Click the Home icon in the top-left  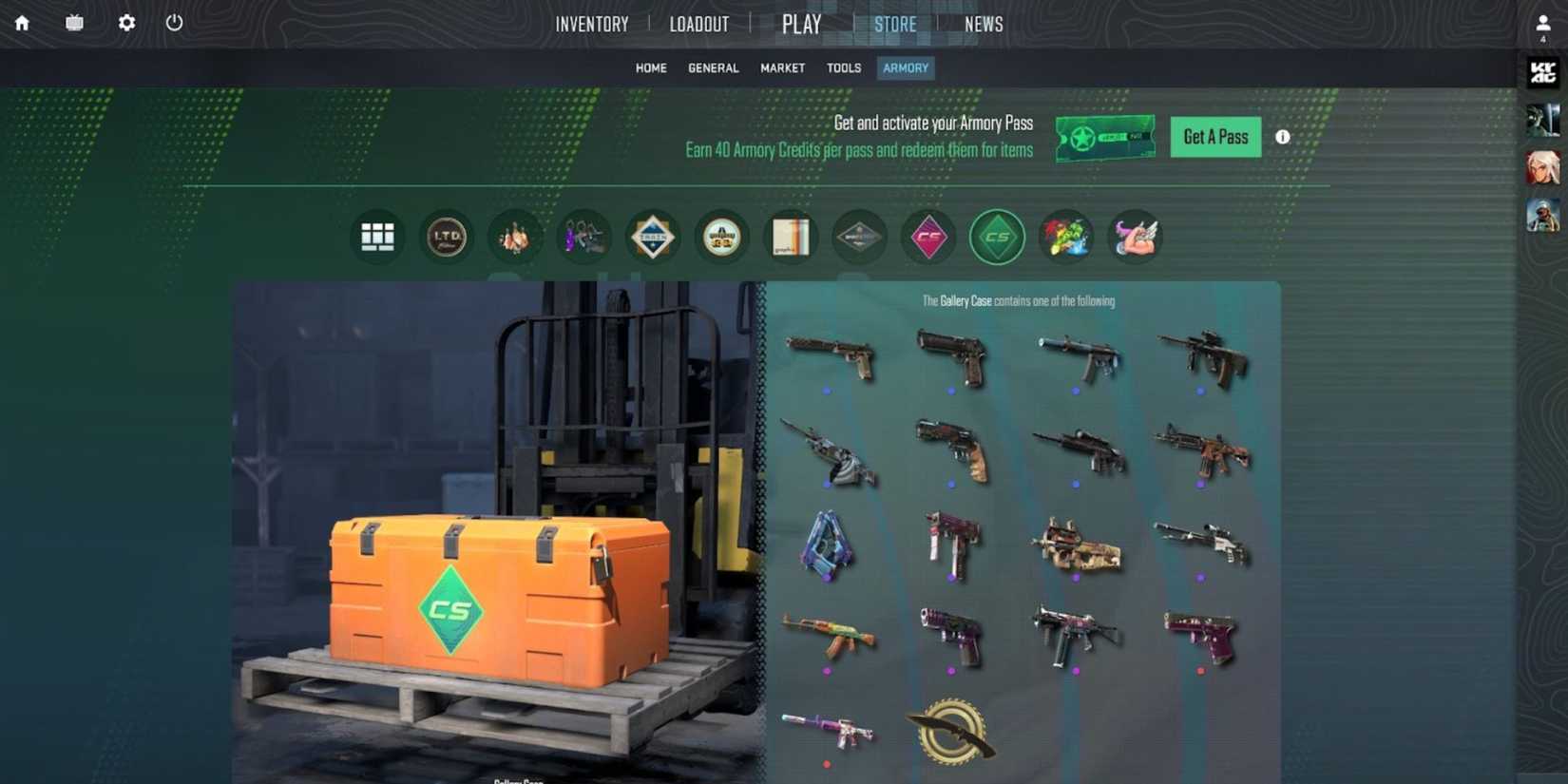pyautogui.click(x=20, y=23)
